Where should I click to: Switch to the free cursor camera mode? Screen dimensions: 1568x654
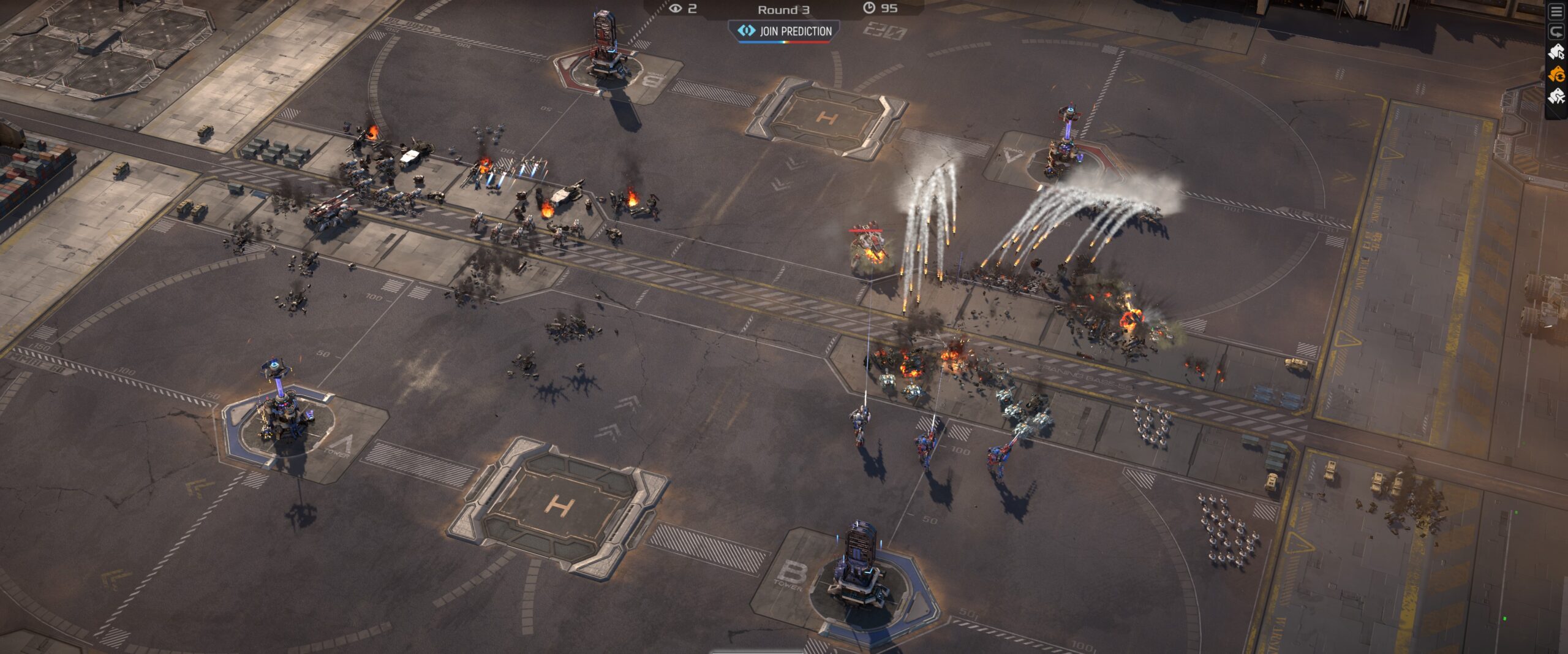1556,53
